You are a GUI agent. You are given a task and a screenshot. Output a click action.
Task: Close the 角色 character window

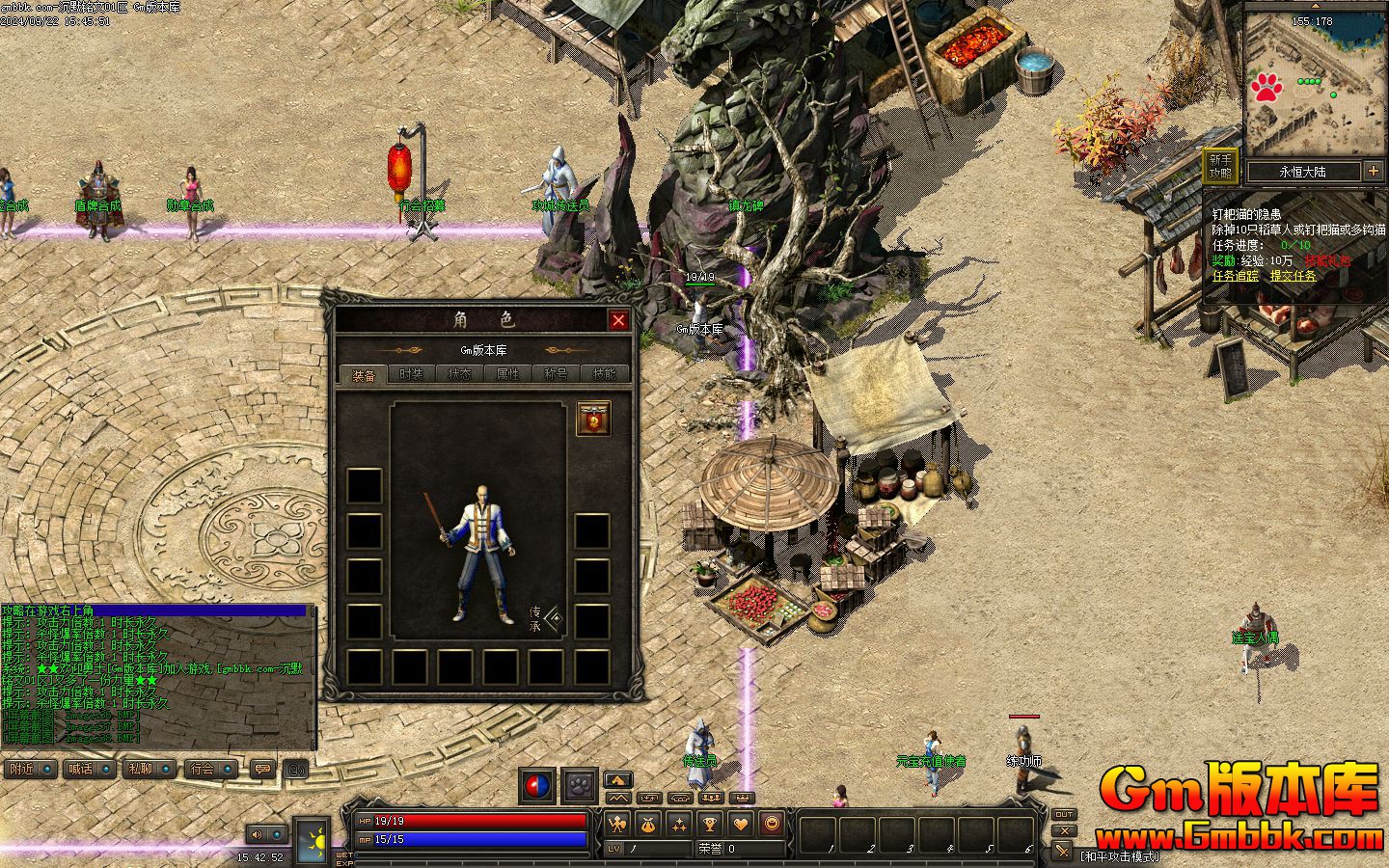(x=618, y=320)
